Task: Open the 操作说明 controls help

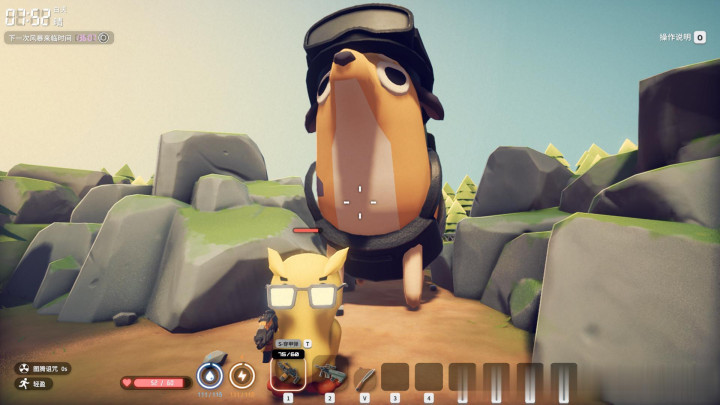Action: tap(681, 37)
